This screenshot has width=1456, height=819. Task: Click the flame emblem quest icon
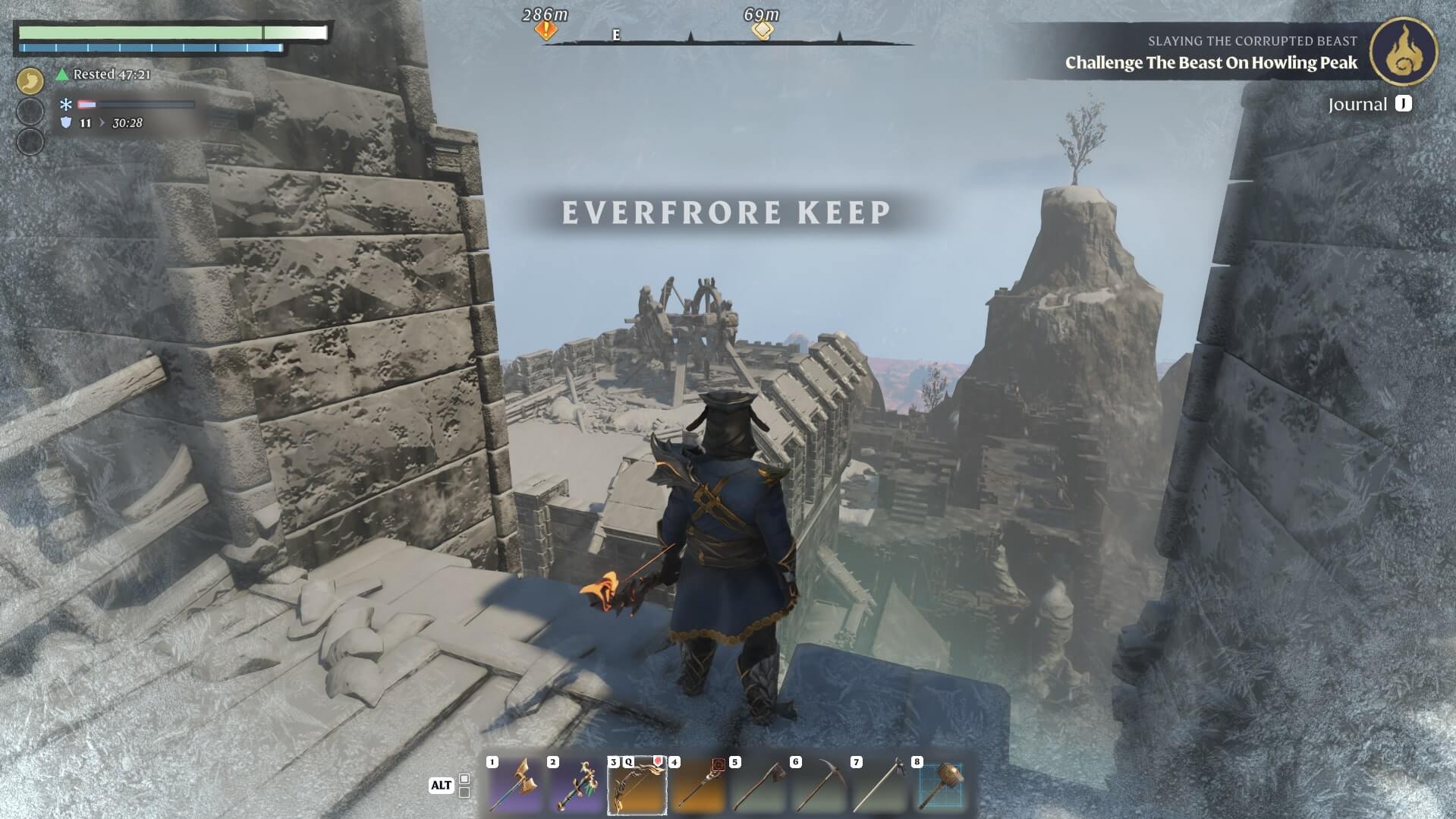click(x=1404, y=52)
